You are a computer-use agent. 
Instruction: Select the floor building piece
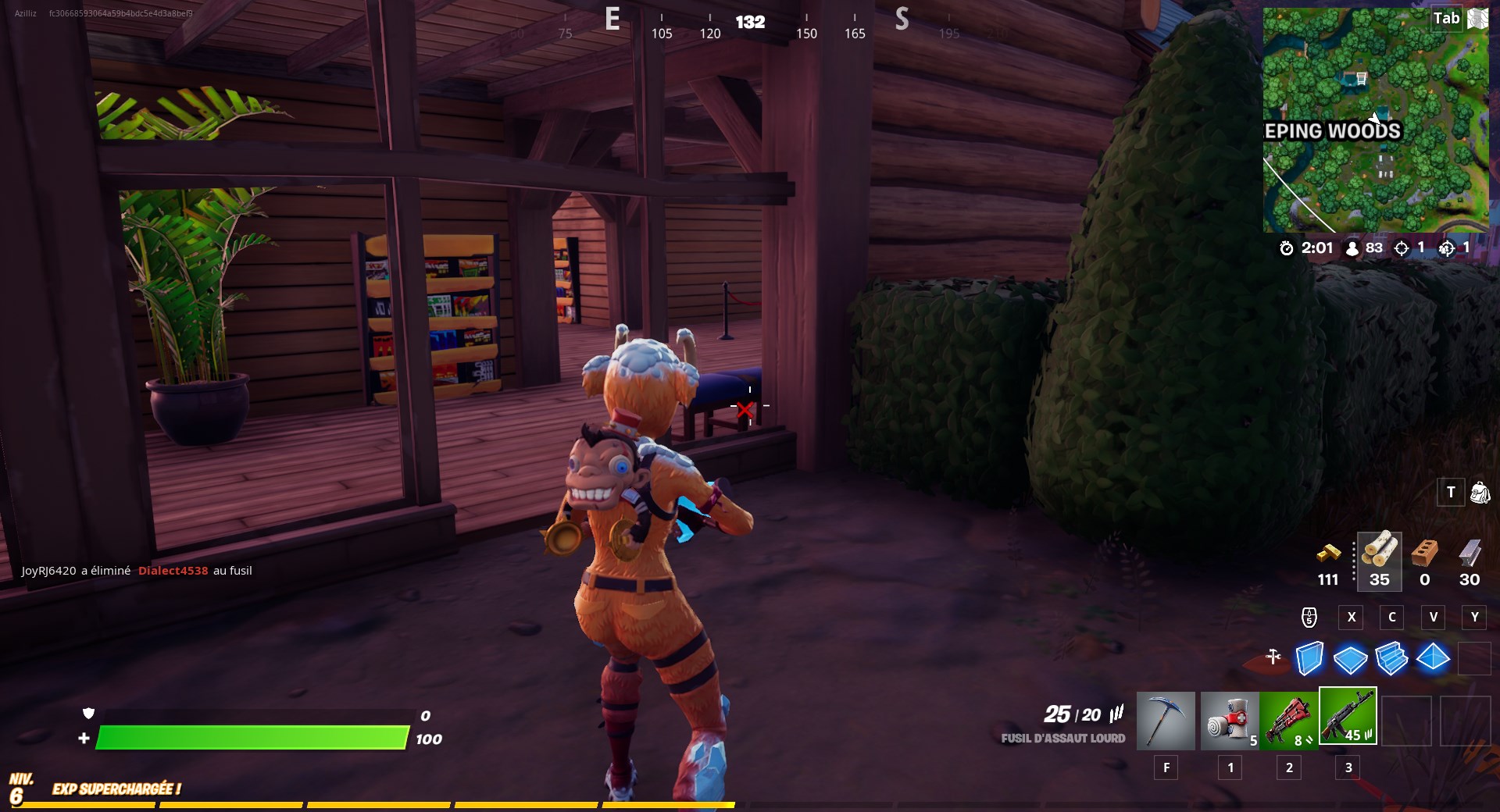click(1352, 660)
